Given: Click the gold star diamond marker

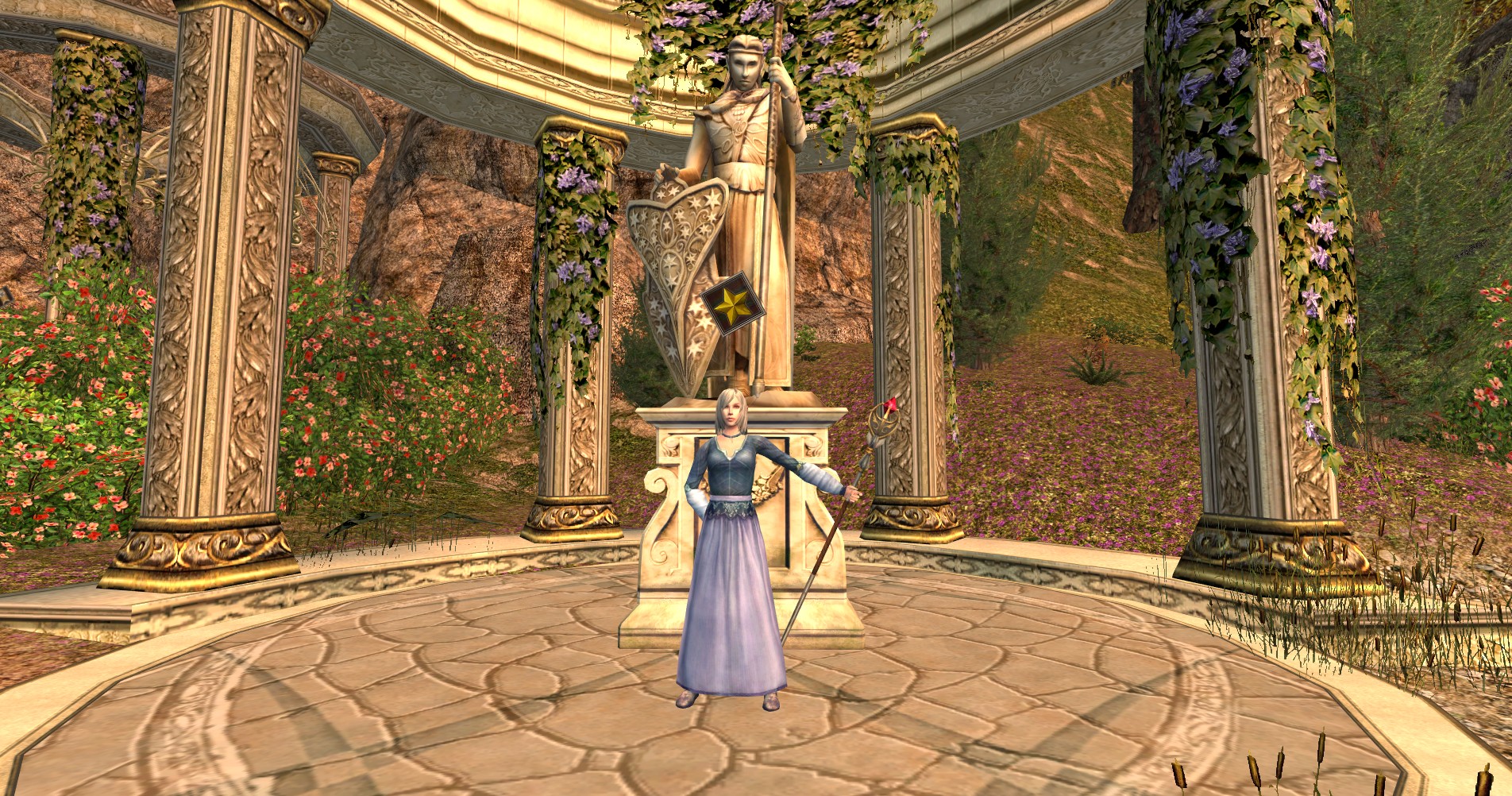Looking at the screenshot, I should point(732,303).
